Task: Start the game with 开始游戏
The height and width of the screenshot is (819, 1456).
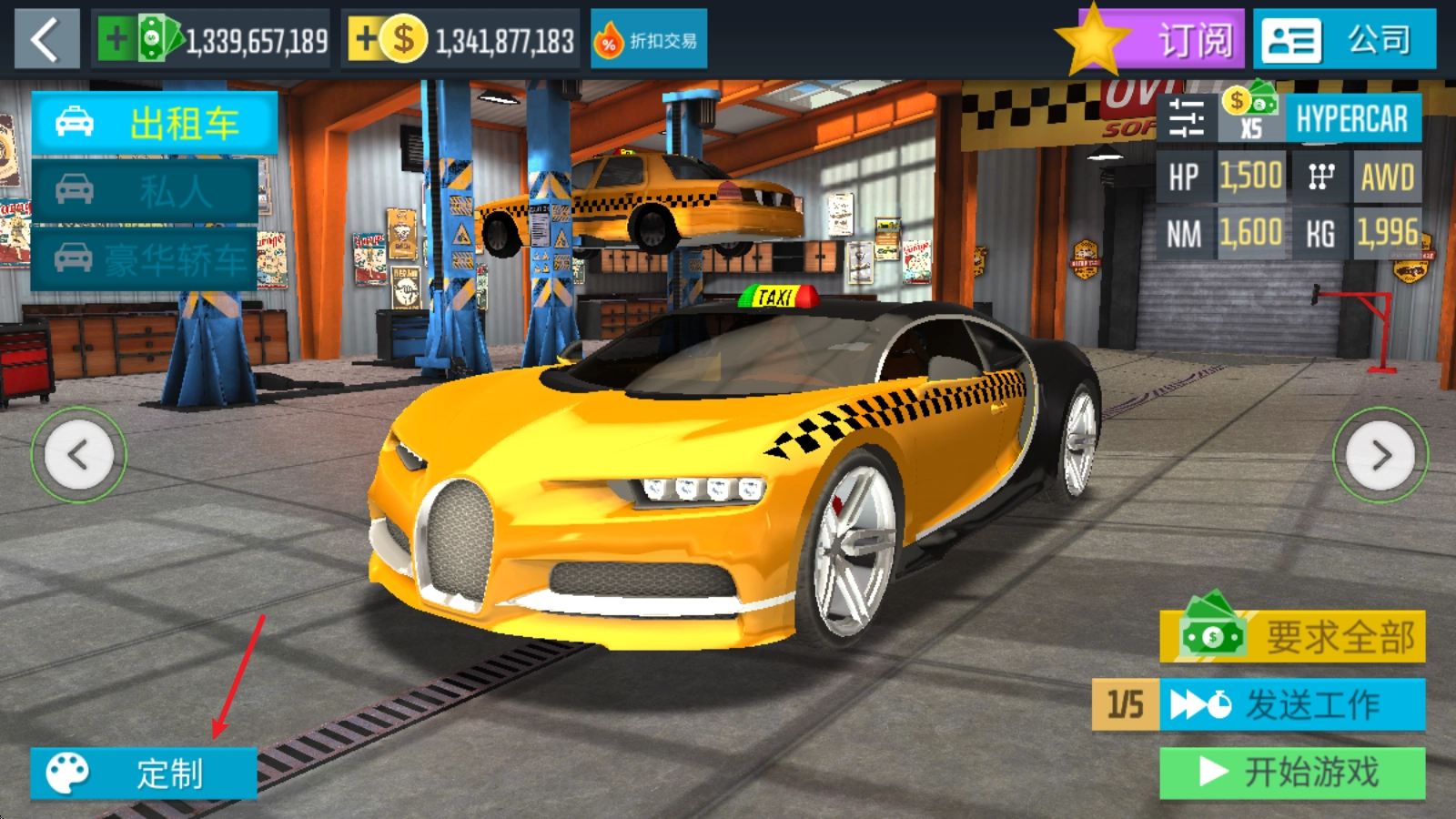Action: [1292, 773]
